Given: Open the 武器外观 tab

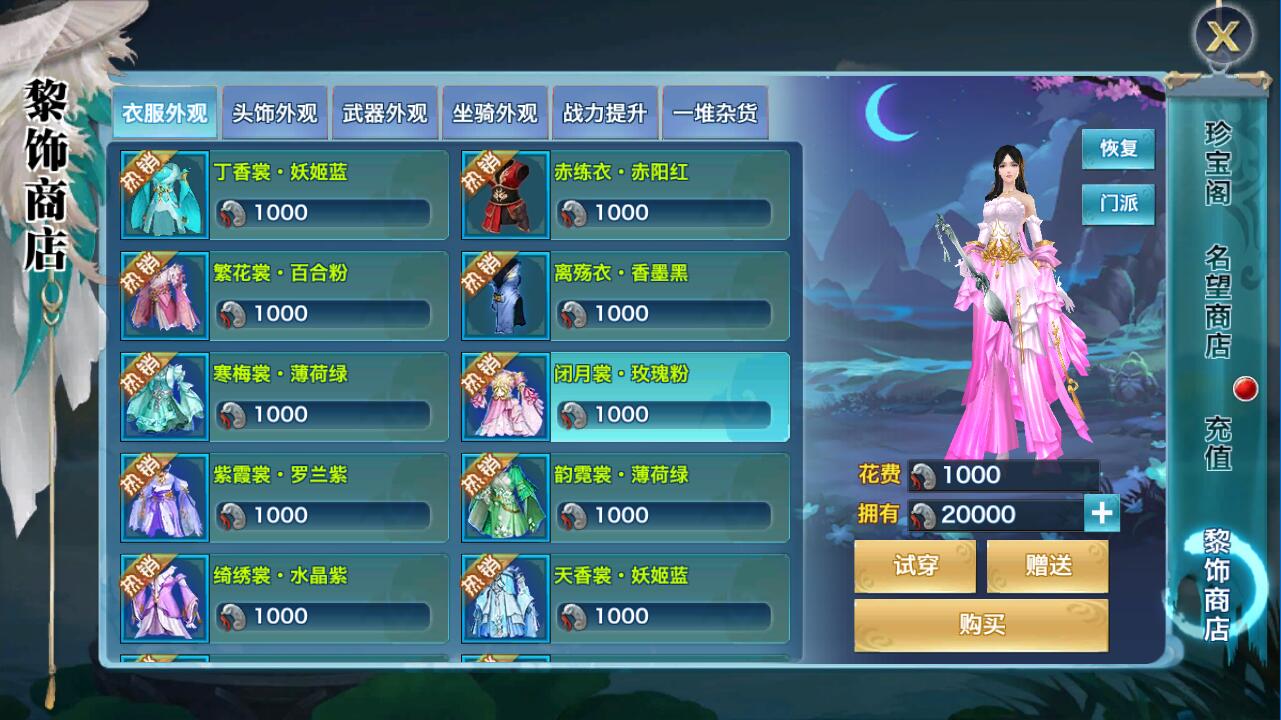Looking at the screenshot, I should (x=385, y=113).
